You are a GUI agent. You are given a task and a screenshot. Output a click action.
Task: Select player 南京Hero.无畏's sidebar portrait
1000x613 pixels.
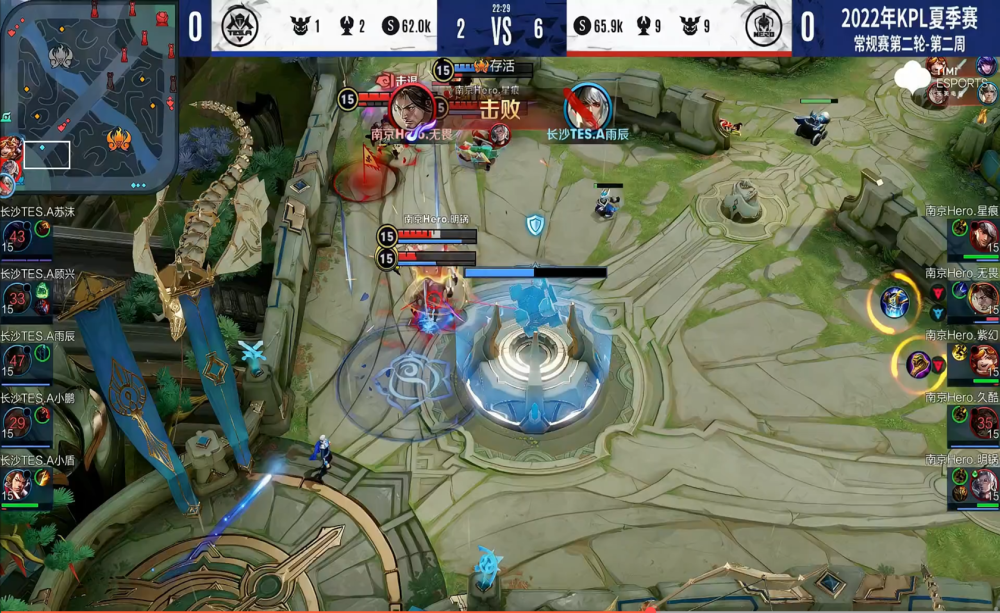point(983,298)
